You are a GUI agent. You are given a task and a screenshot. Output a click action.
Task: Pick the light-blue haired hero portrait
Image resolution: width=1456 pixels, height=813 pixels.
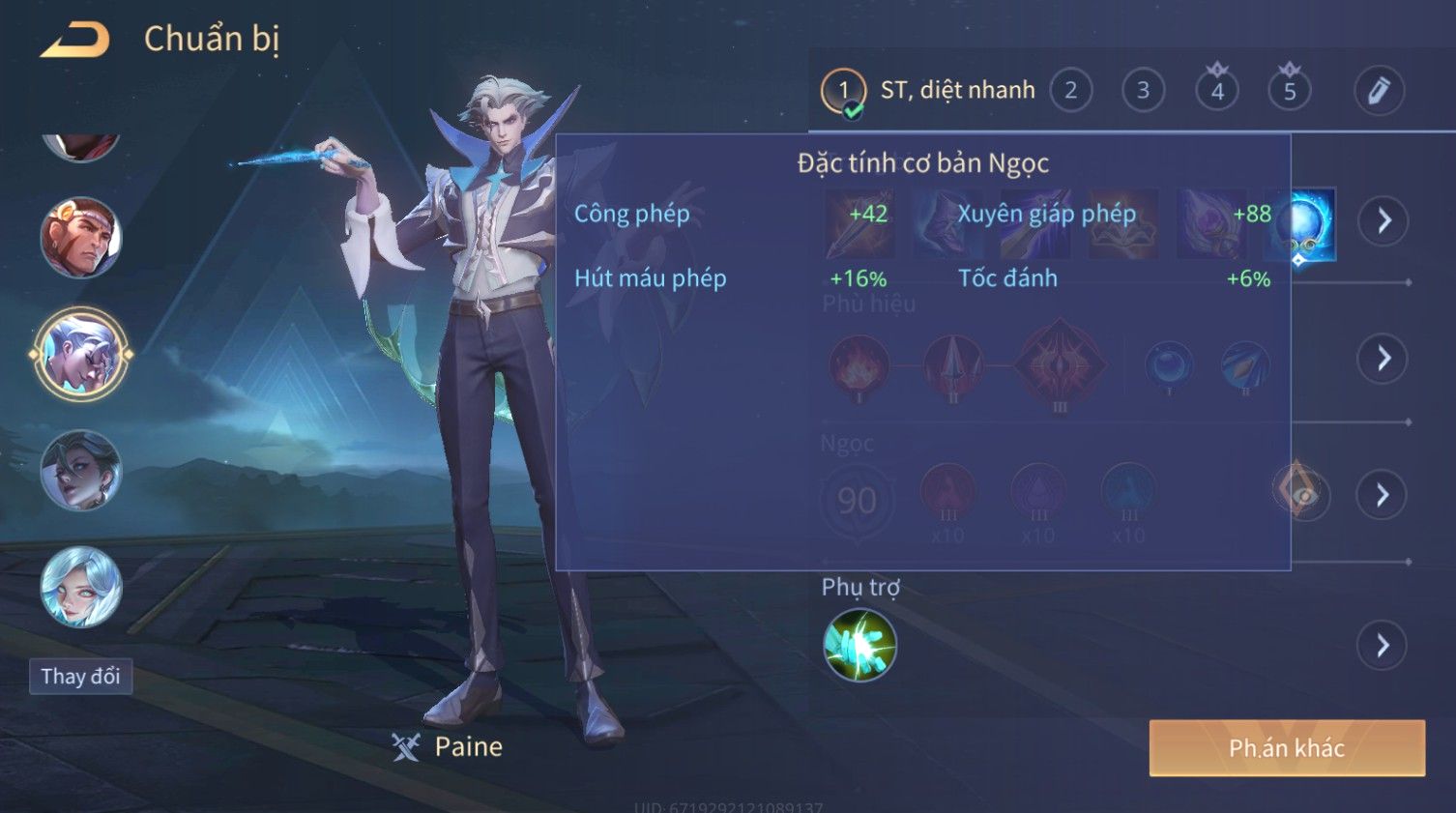81,587
